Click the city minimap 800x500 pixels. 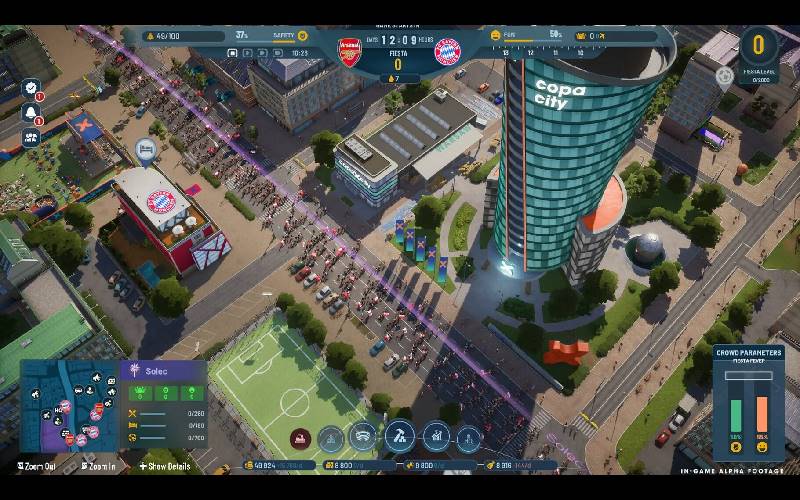click(x=69, y=404)
